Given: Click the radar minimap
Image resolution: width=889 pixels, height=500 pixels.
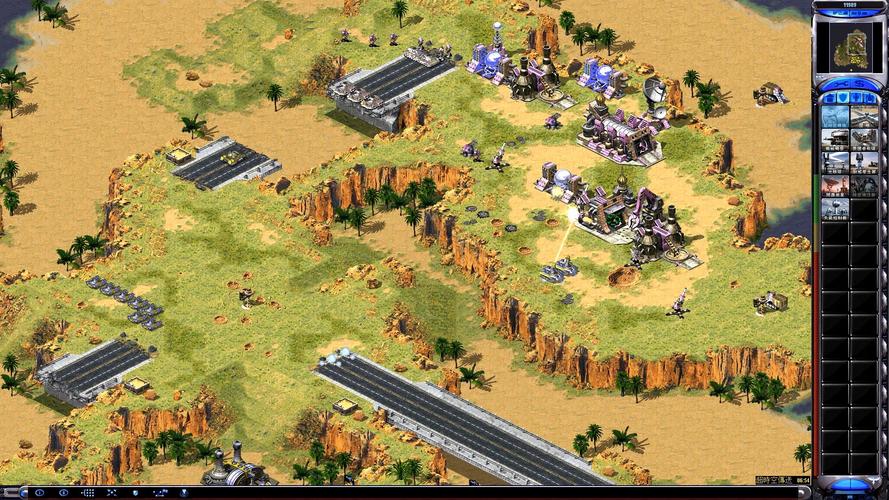Looking at the screenshot, I should [848, 46].
